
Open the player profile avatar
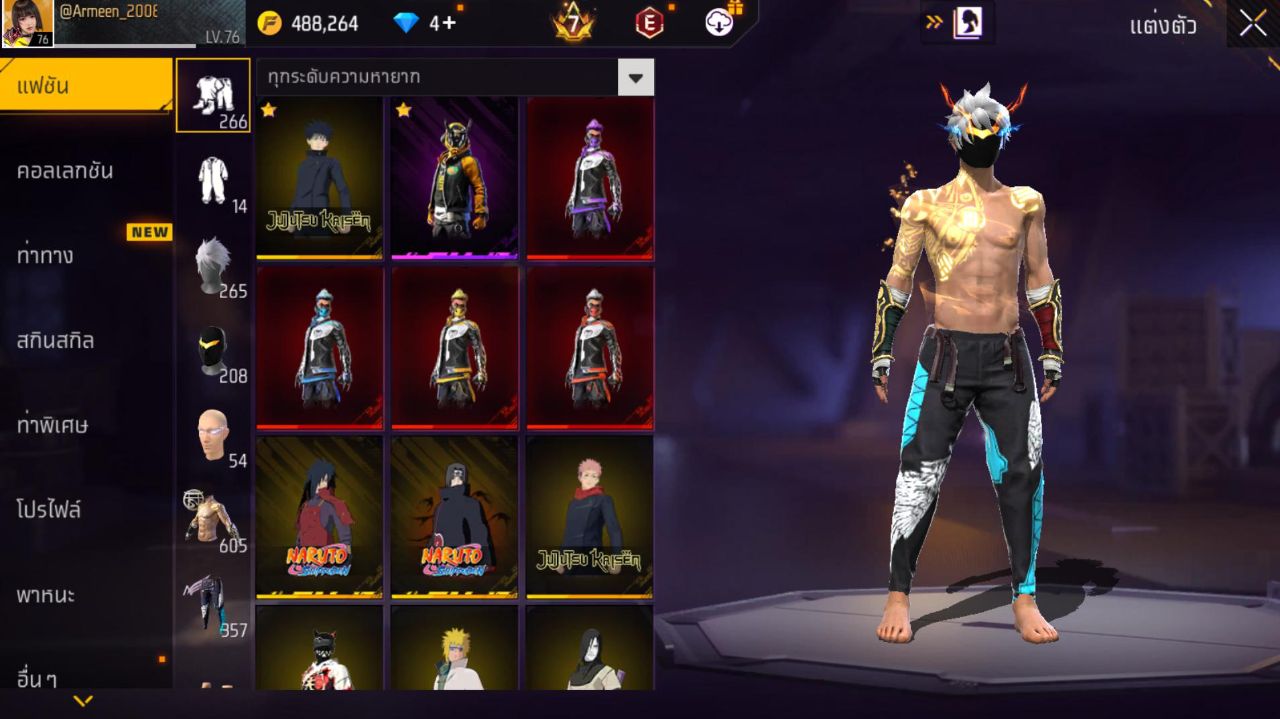(28, 23)
